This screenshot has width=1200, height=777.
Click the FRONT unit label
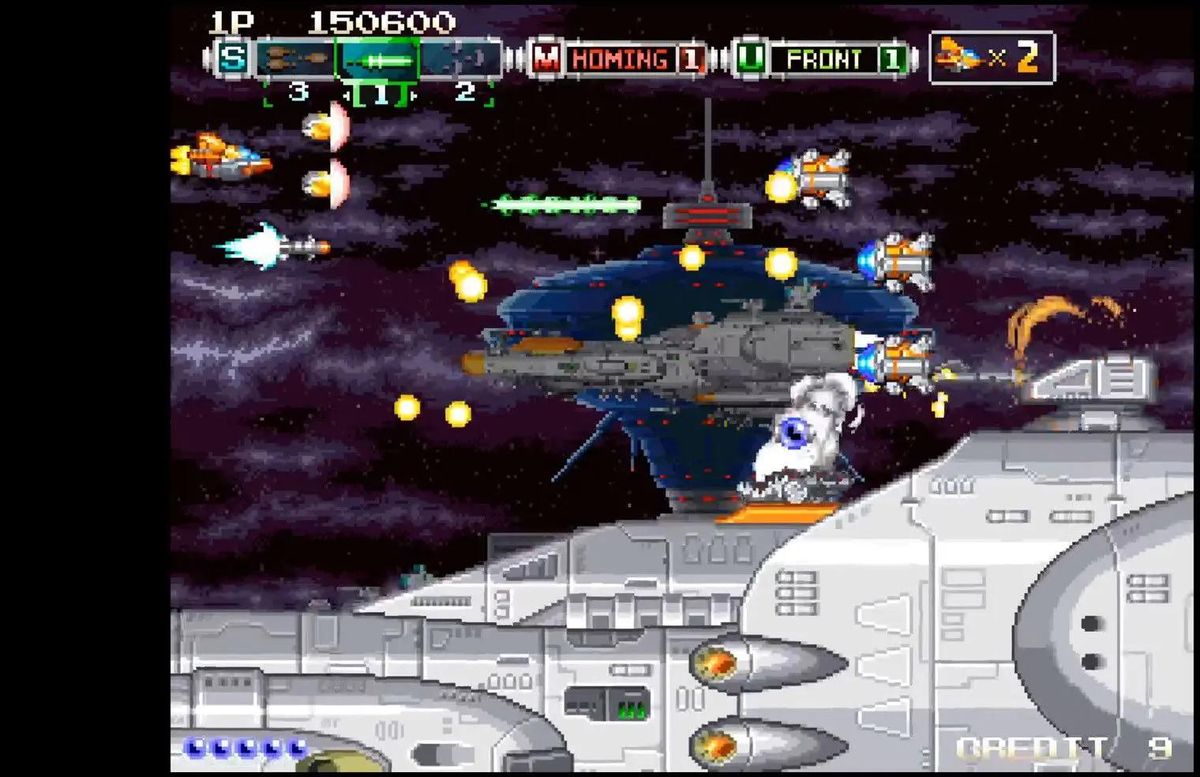point(826,59)
